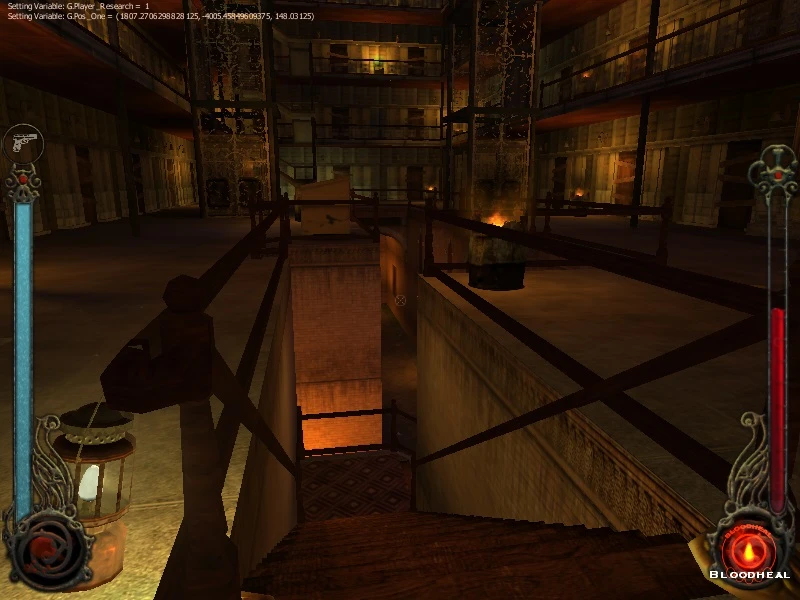The image size is (800, 600).
Task: Select the pistol weapon icon
Action: click(22, 143)
